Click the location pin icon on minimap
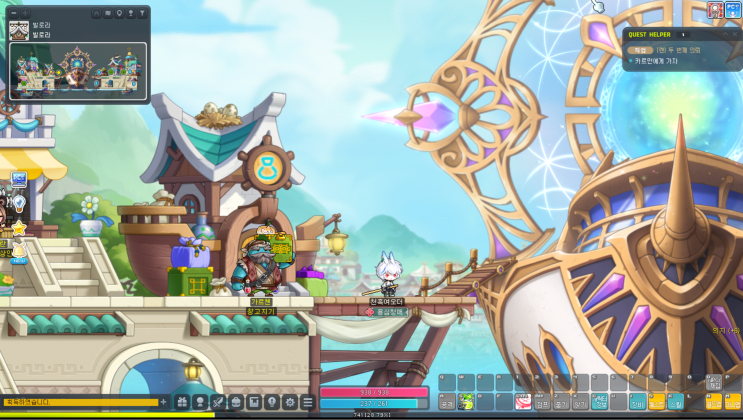Image resolution: width=743 pixels, height=420 pixels. click(x=119, y=14)
